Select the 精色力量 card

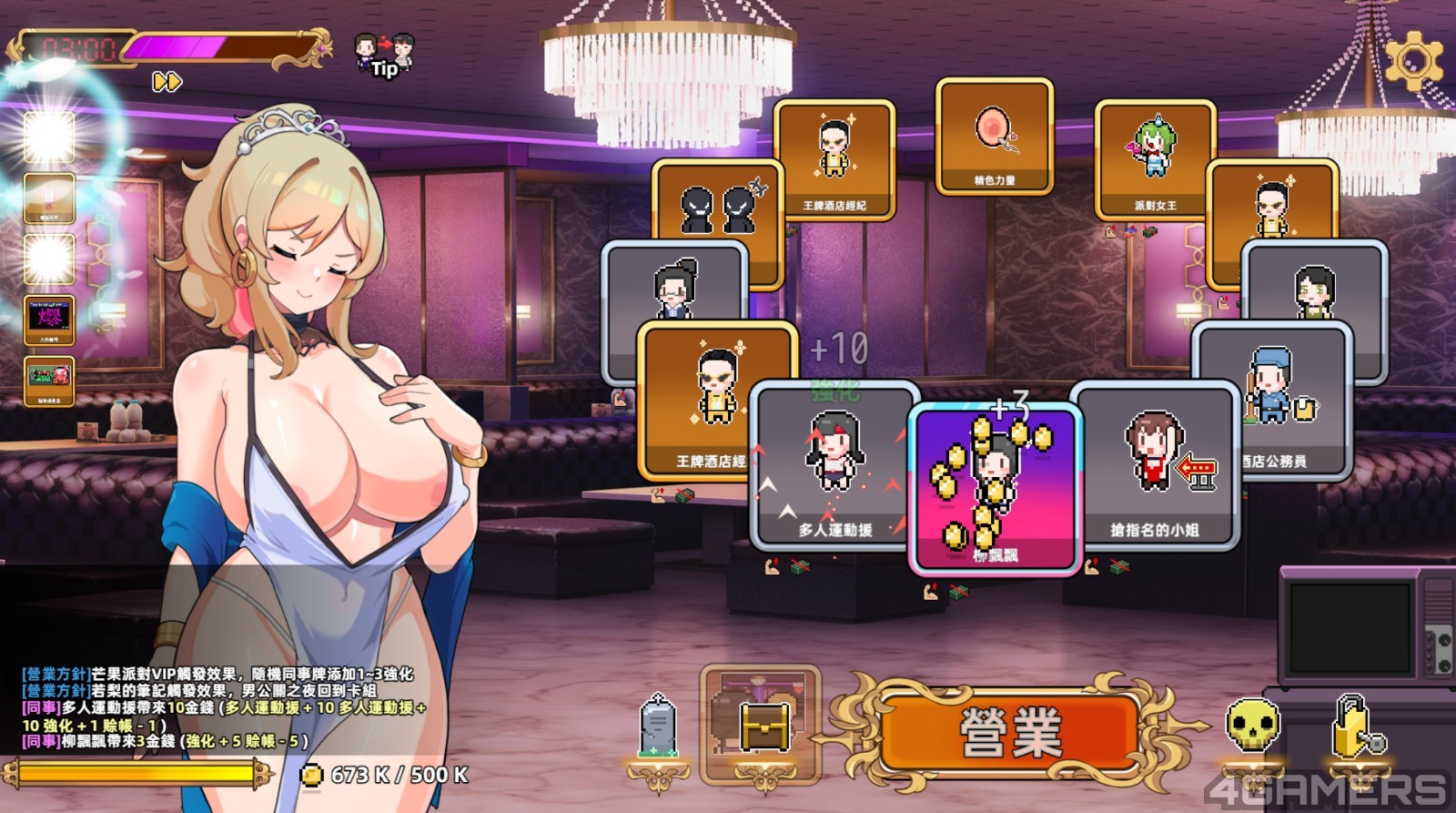994,137
